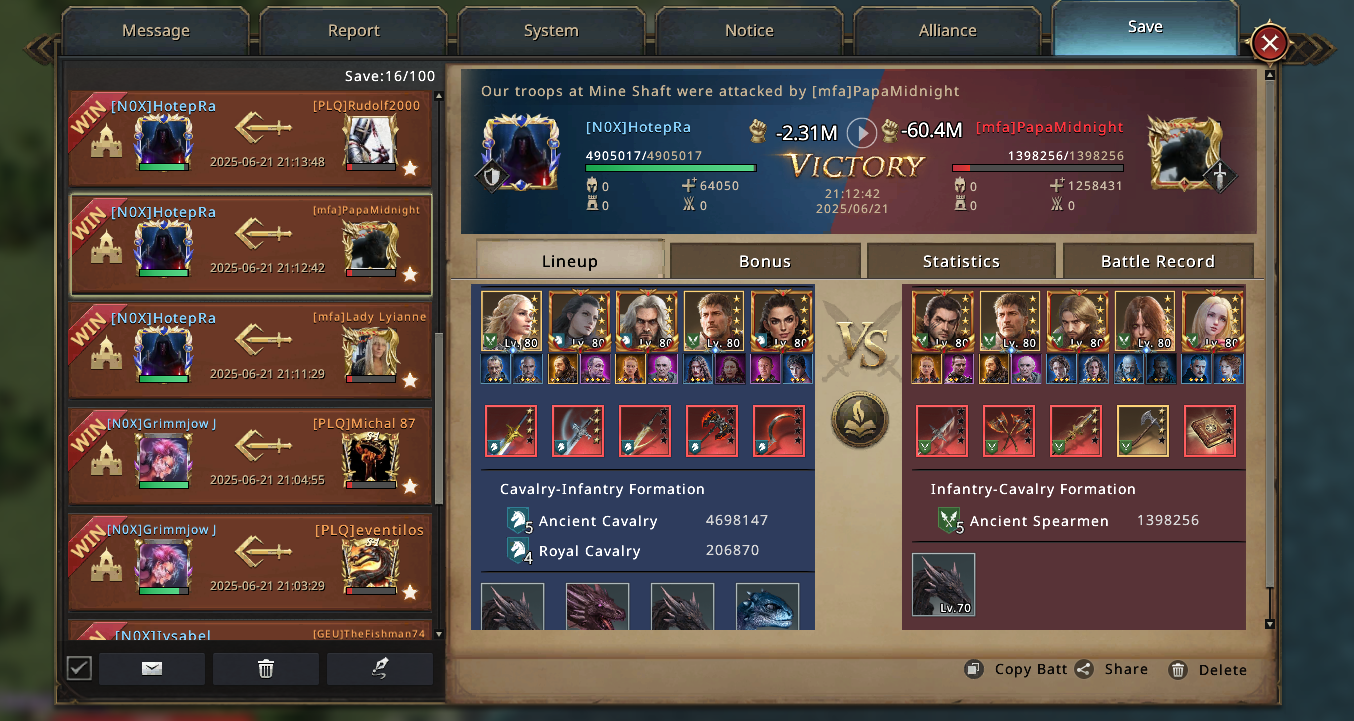Select the battle report against Rudolf2000
The image size is (1354, 721).
[250, 138]
